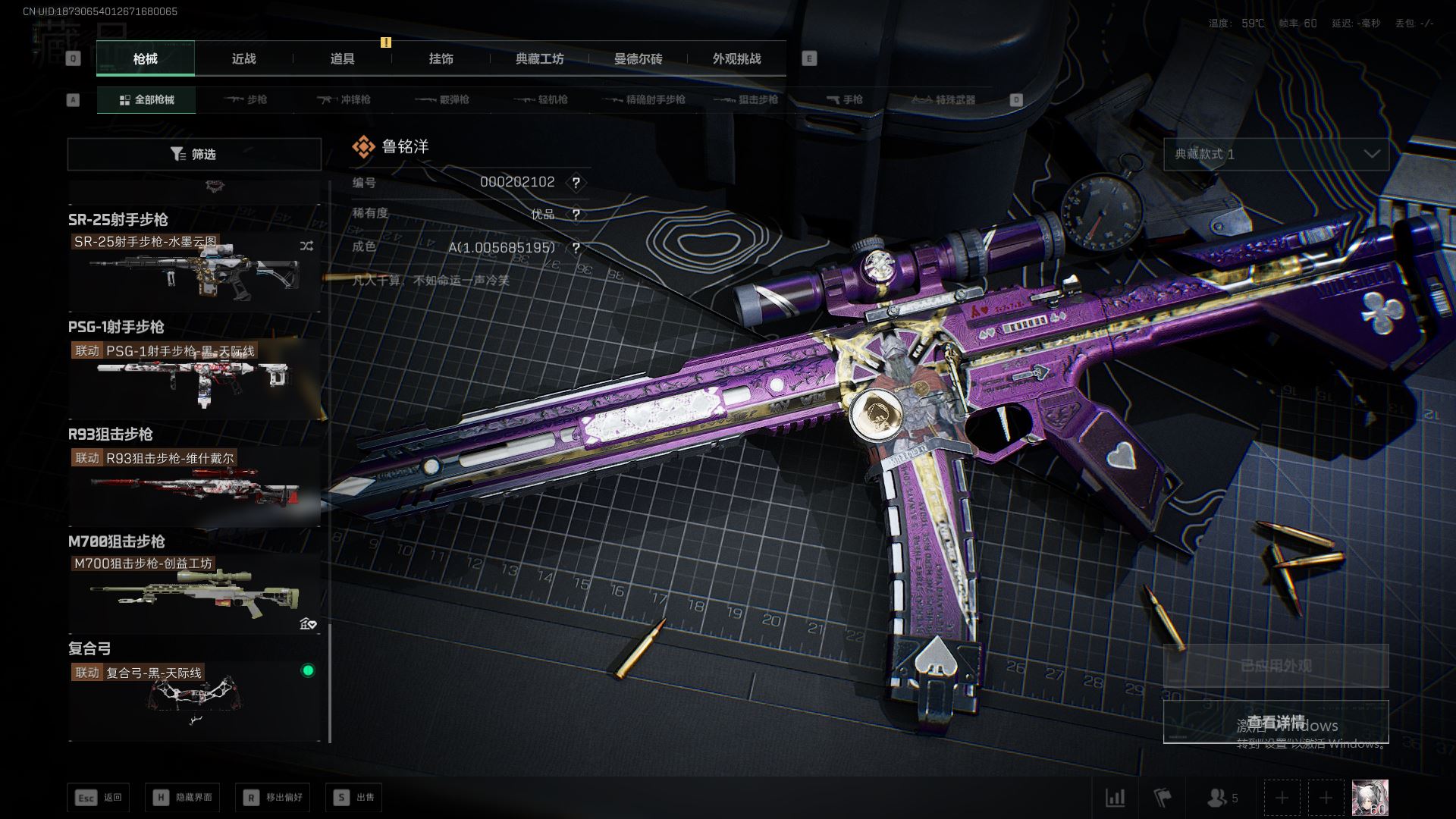Click the 出售 sell button

(x=354, y=797)
